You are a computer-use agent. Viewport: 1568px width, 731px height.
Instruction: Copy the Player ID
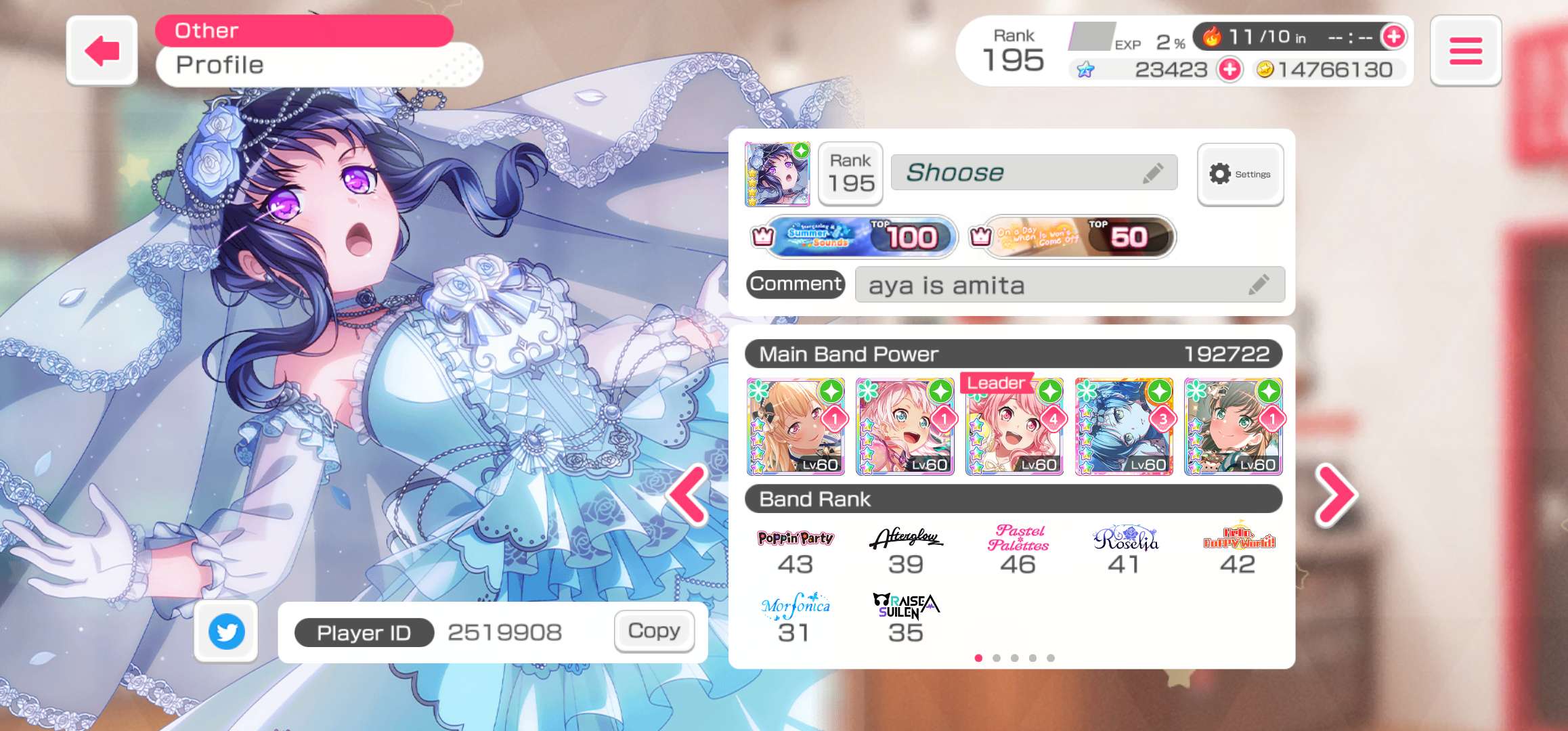tap(654, 631)
